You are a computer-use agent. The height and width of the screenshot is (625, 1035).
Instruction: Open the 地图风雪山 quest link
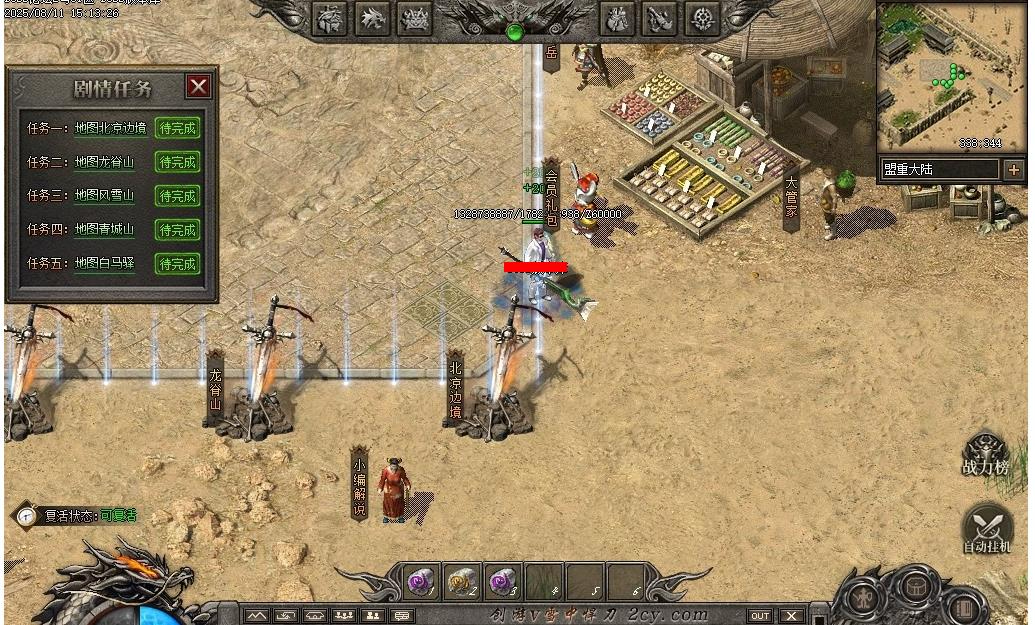pyautogui.click(x=104, y=196)
